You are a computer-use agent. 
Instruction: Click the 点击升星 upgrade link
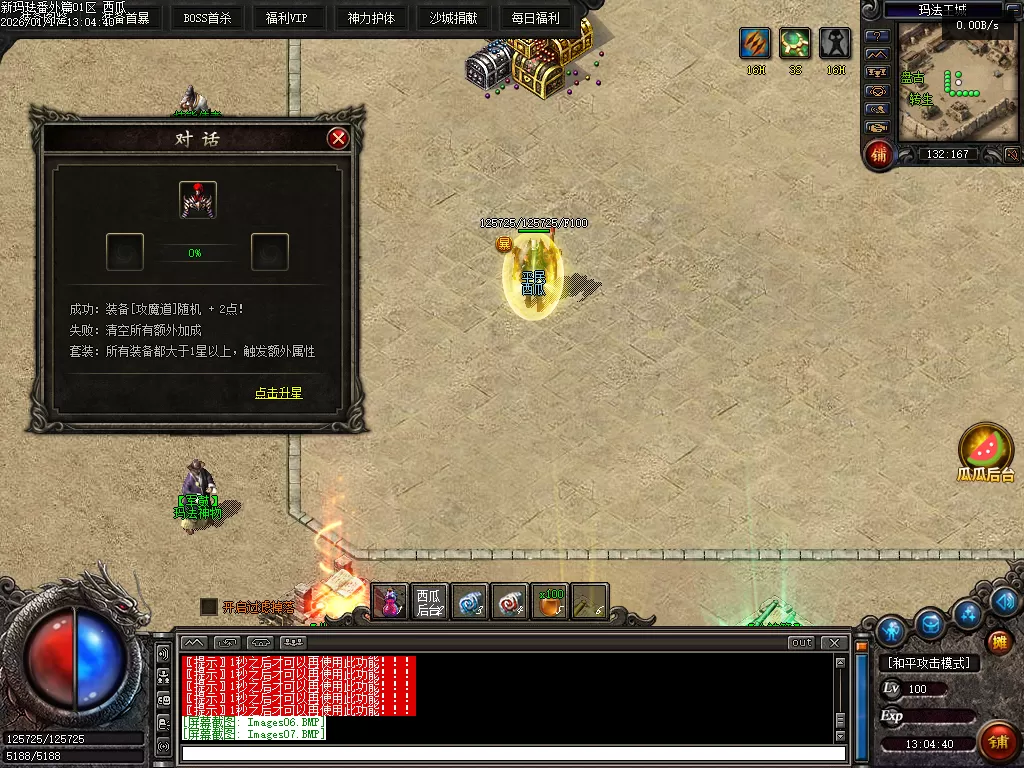coord(278,393)
